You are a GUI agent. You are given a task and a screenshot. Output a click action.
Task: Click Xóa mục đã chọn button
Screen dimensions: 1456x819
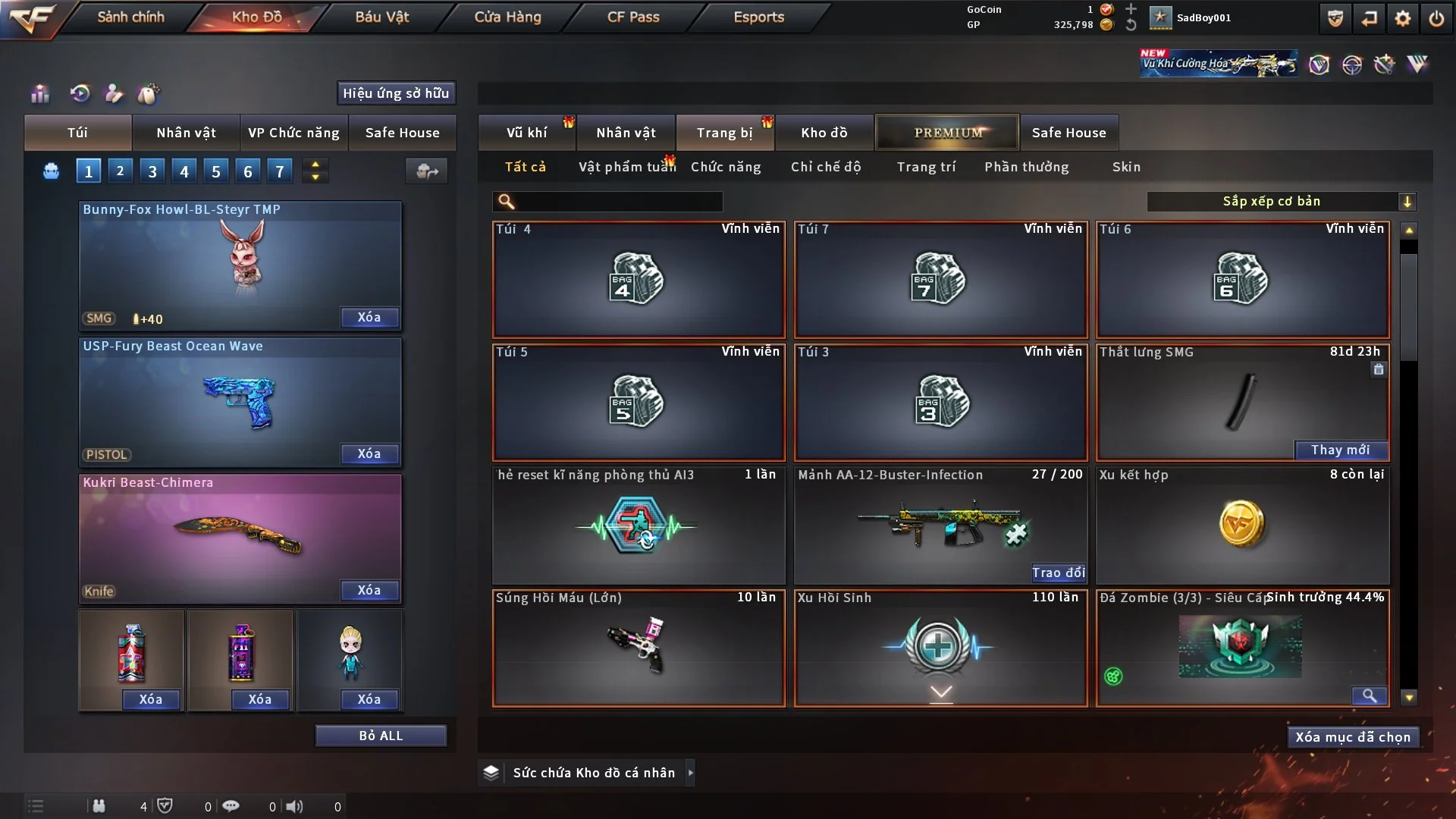[x=1353, y=737]
